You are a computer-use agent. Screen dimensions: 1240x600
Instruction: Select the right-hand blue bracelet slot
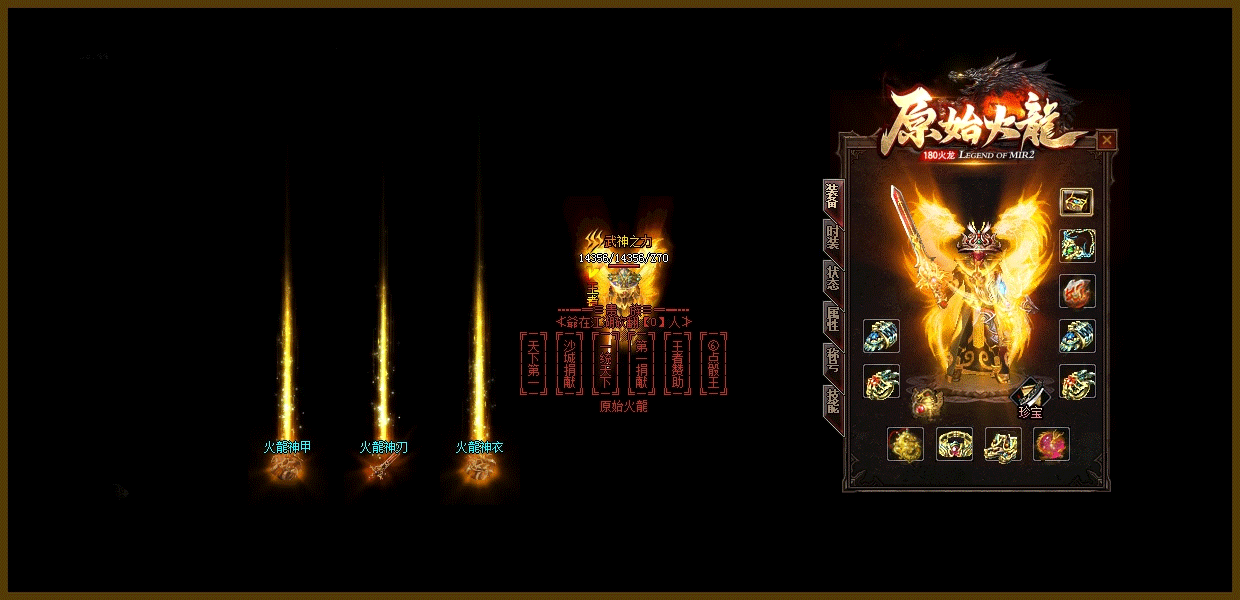pos(1077,336)
